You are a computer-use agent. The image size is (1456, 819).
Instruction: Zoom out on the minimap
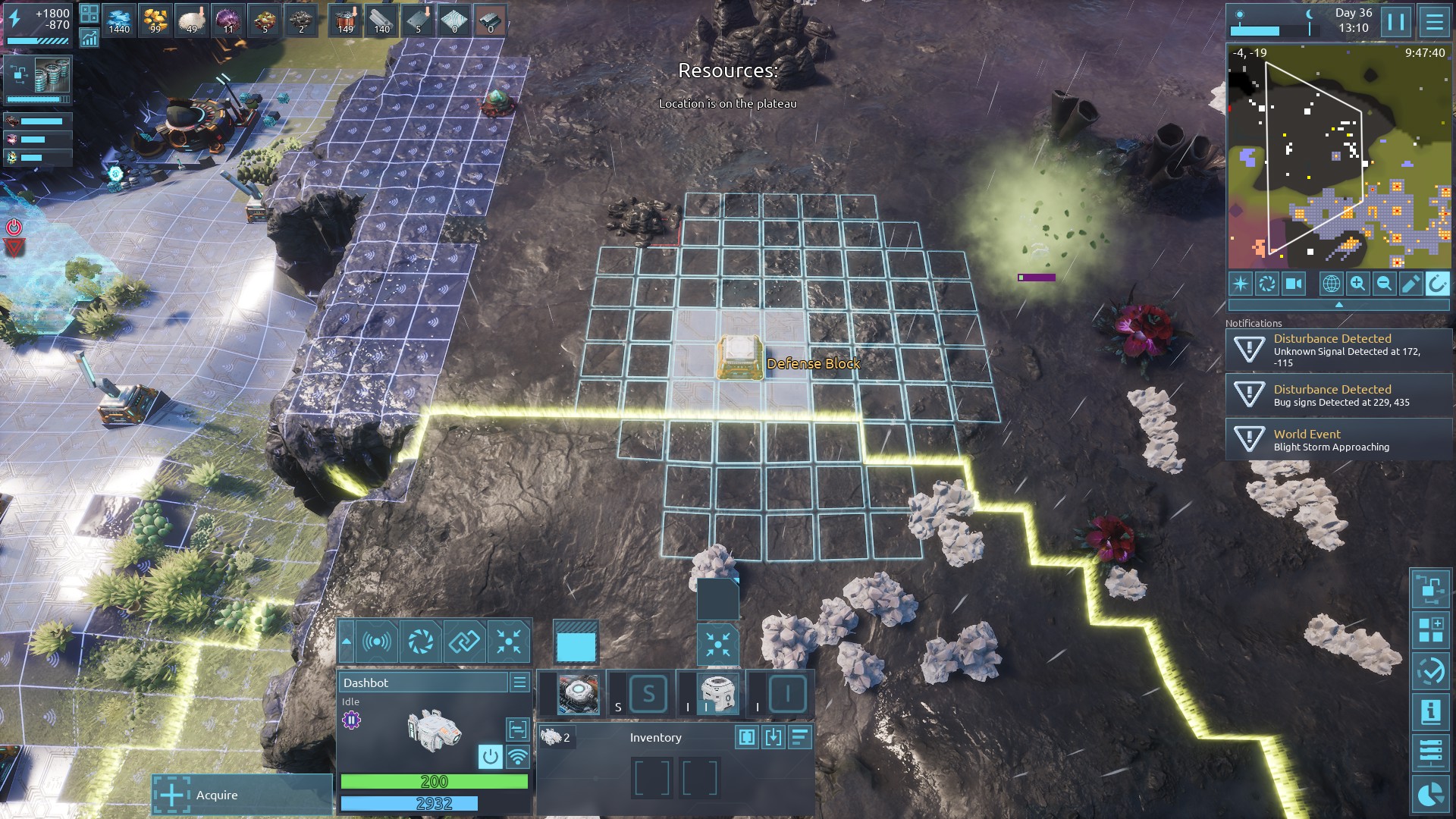point(1384,284)
